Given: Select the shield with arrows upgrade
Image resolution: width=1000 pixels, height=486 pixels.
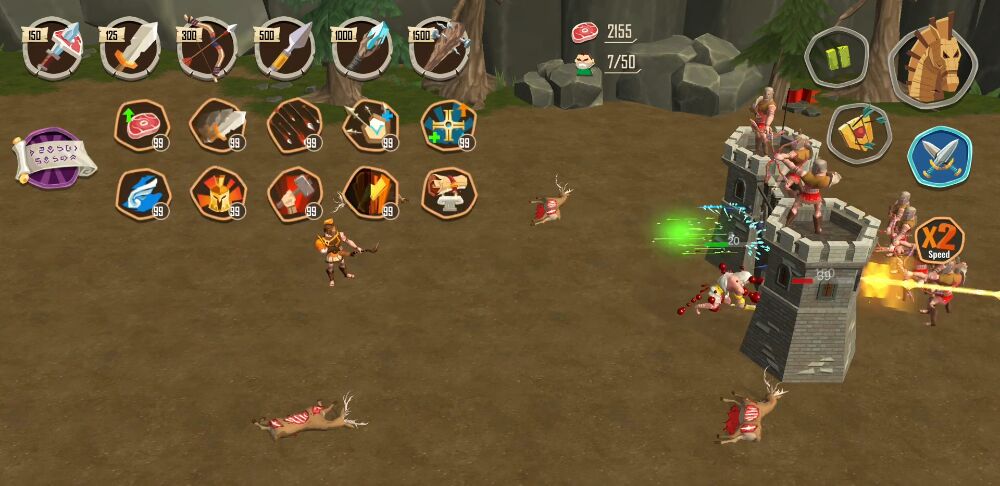Looking at the screenshot, I should [x=371, y=125].
